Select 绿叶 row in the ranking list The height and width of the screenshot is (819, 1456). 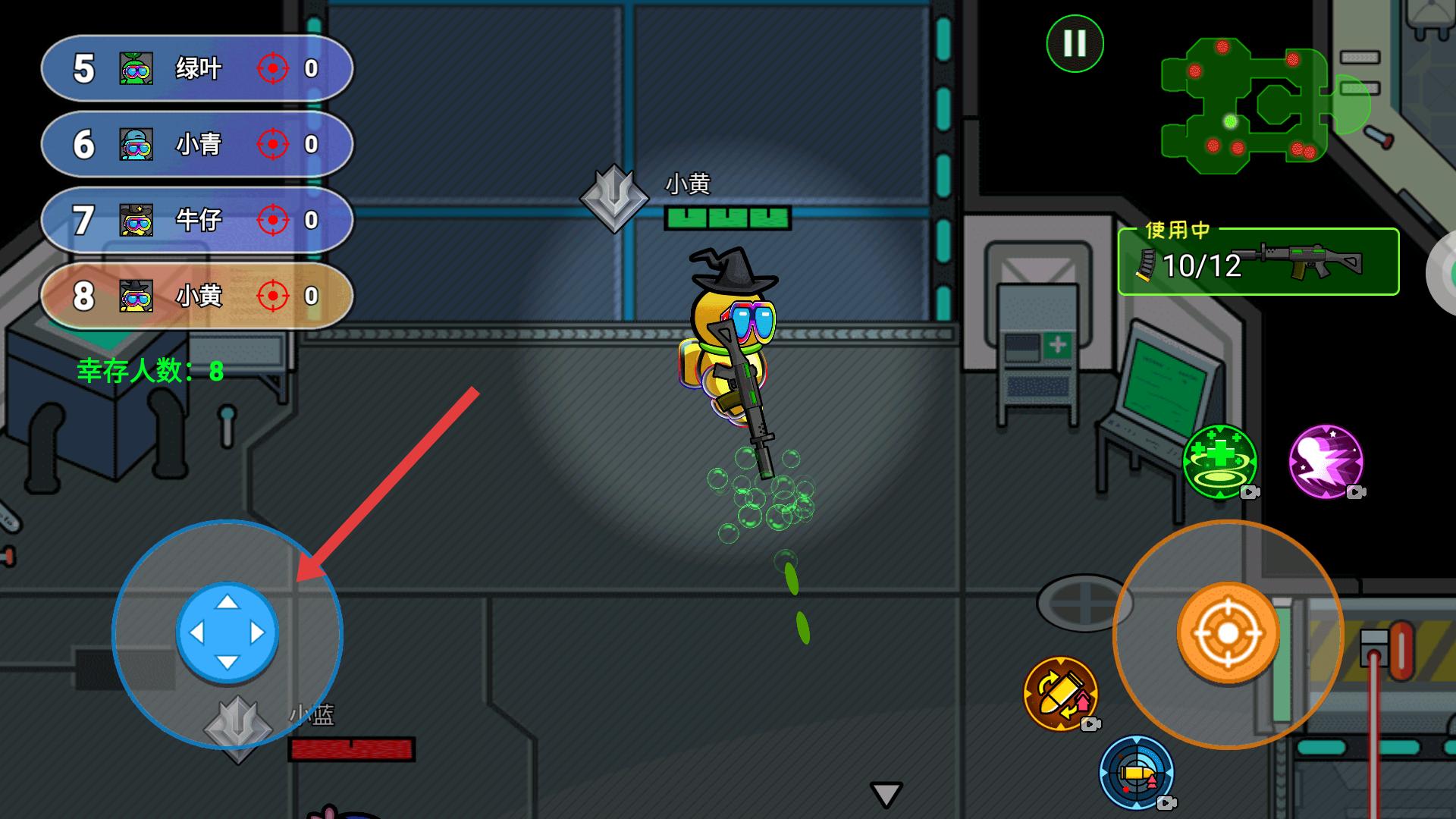pos(197,69)
